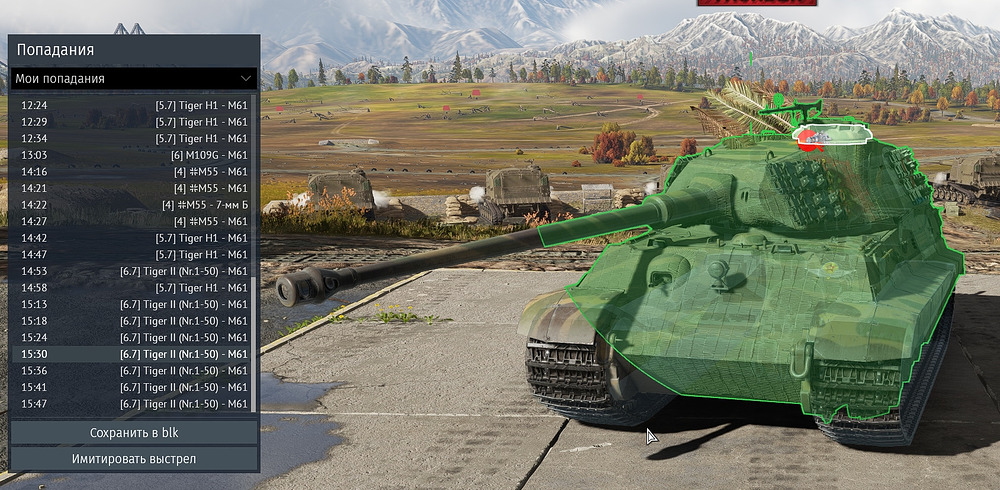Pick the 15:47 Tiger II hit entry
1000x490 pixels.
point(134,403)
